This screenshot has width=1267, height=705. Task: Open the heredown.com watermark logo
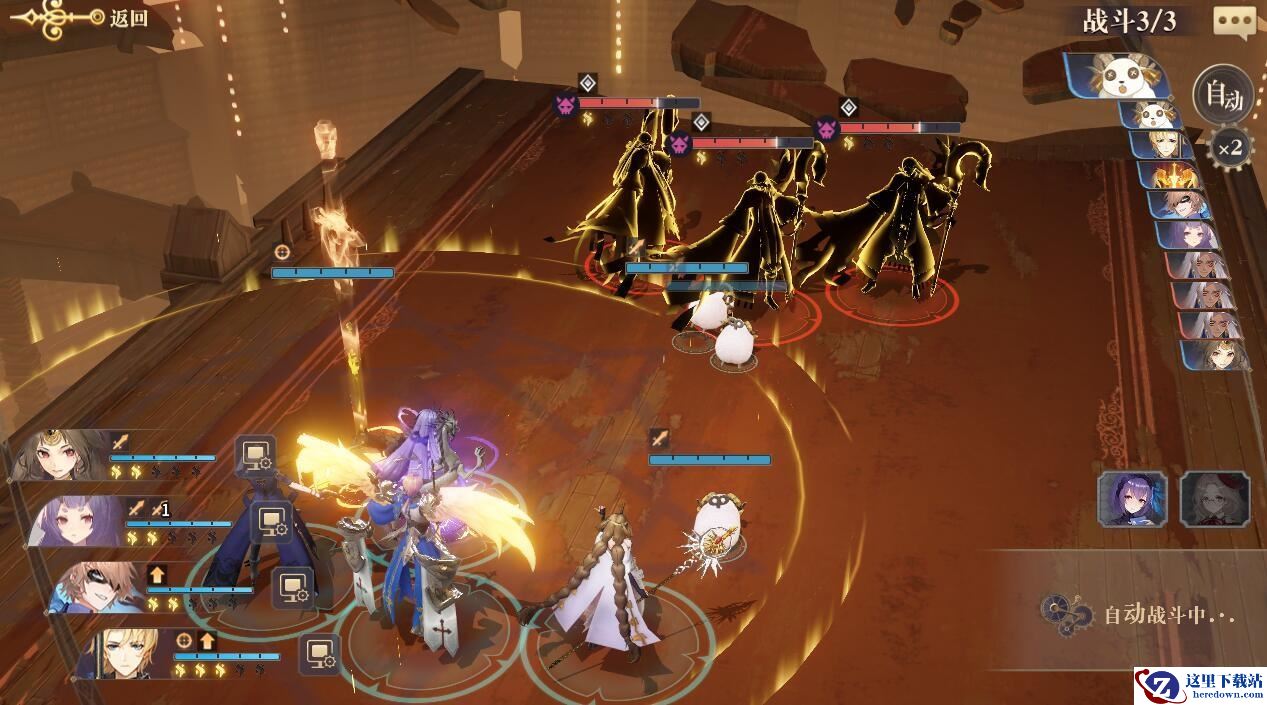pos(1198,685)
